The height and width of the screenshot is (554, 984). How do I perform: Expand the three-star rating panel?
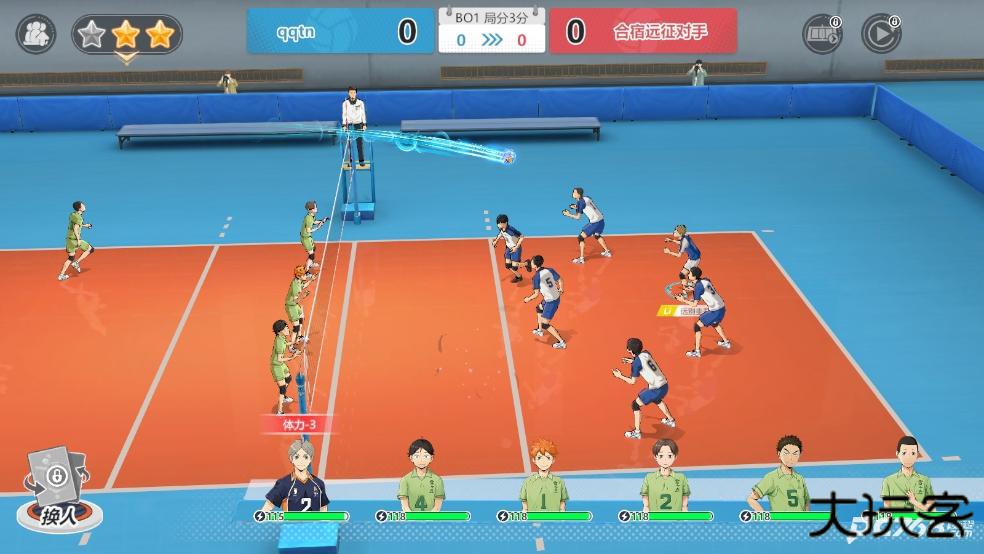[x=126, y=37]
